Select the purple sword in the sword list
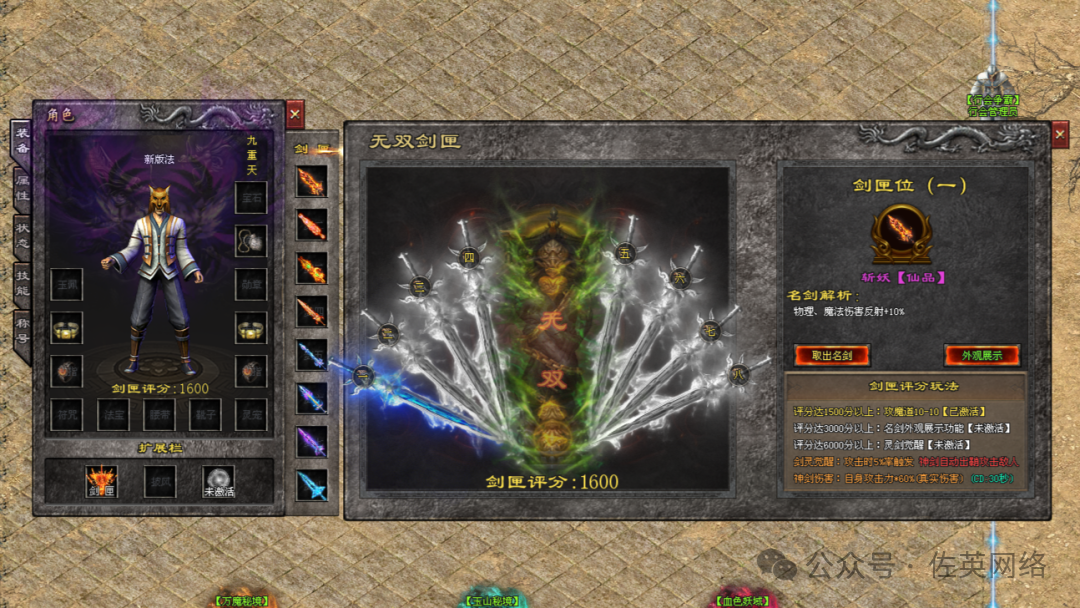 tap(311, 441)
